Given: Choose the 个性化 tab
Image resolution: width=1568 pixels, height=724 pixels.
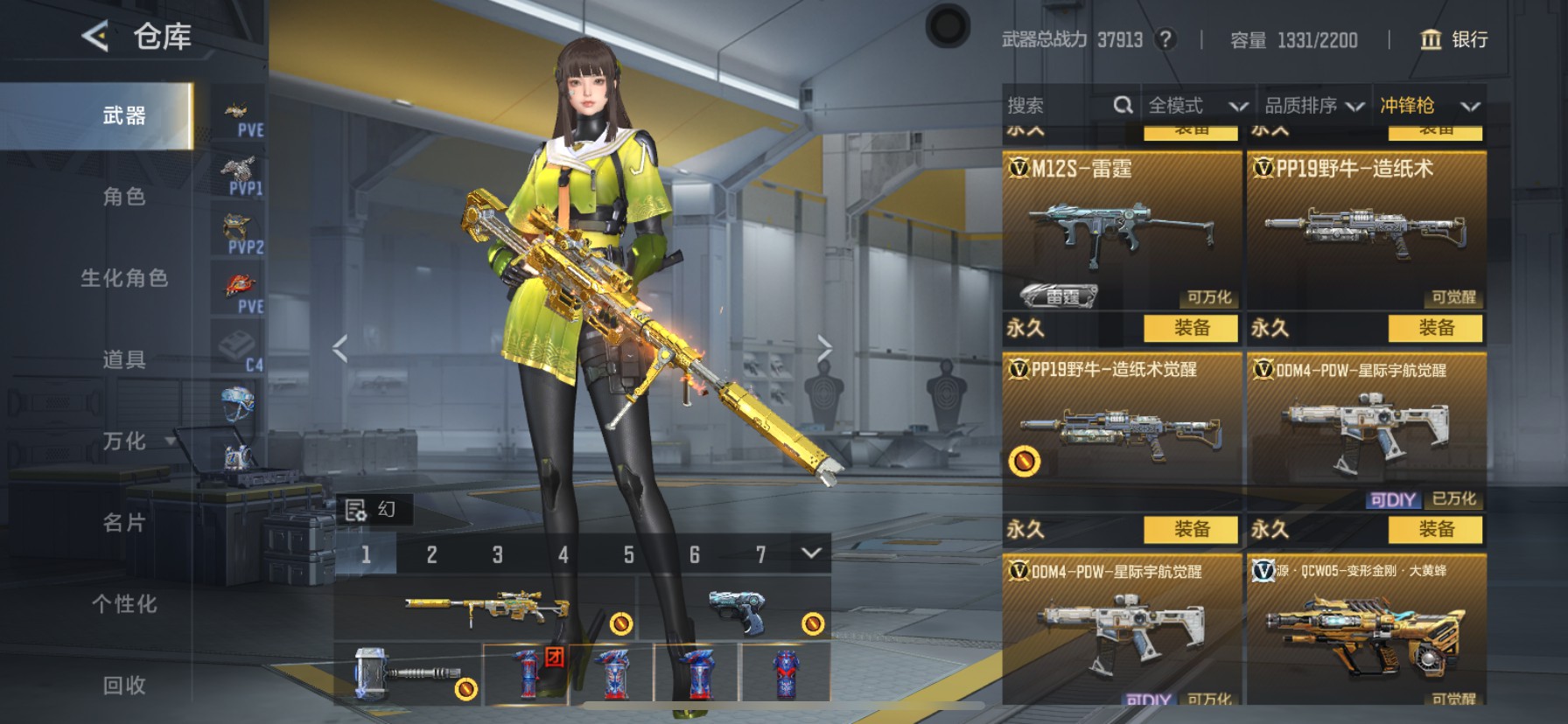Looking at the screenshot, I should tap(124, 604).
